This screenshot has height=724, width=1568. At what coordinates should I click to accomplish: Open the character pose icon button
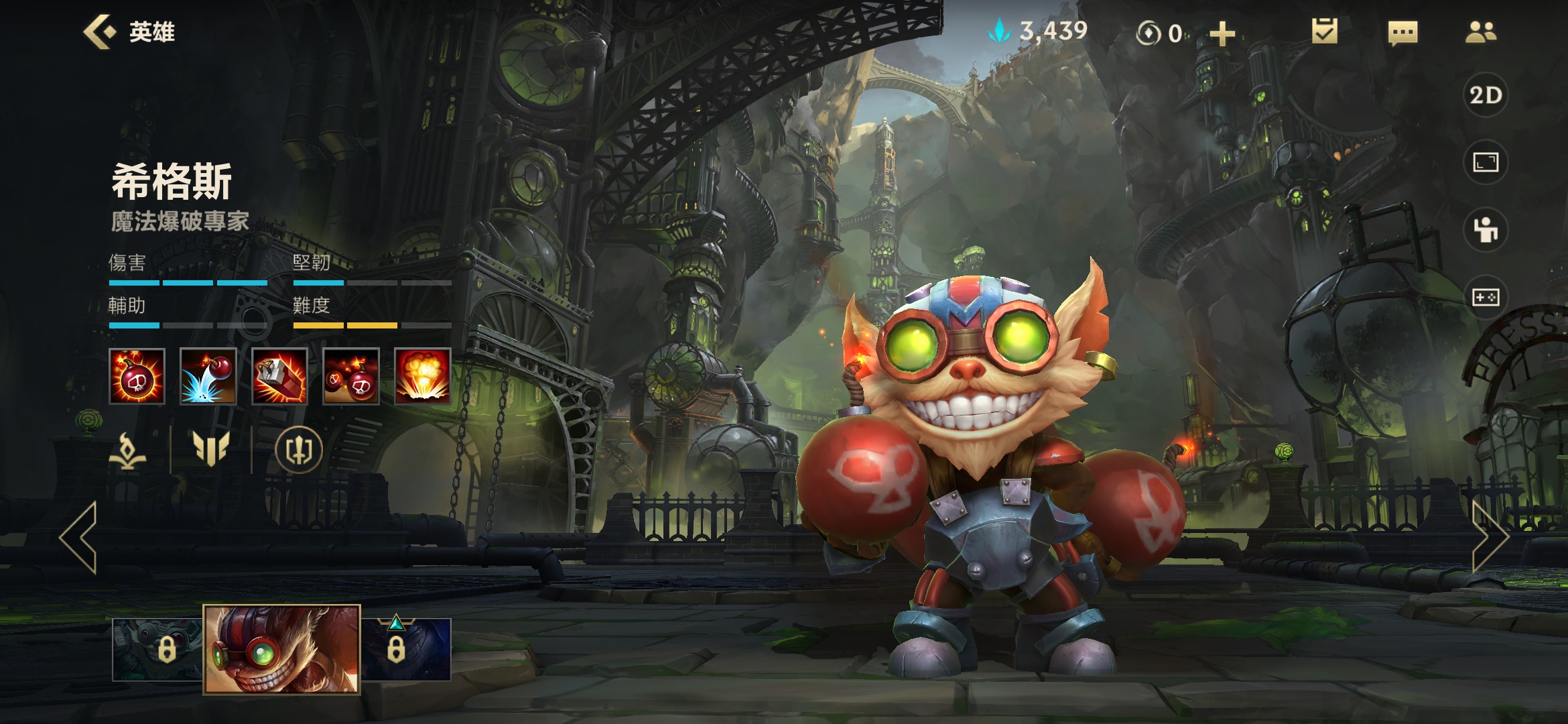pos(1486,230)
